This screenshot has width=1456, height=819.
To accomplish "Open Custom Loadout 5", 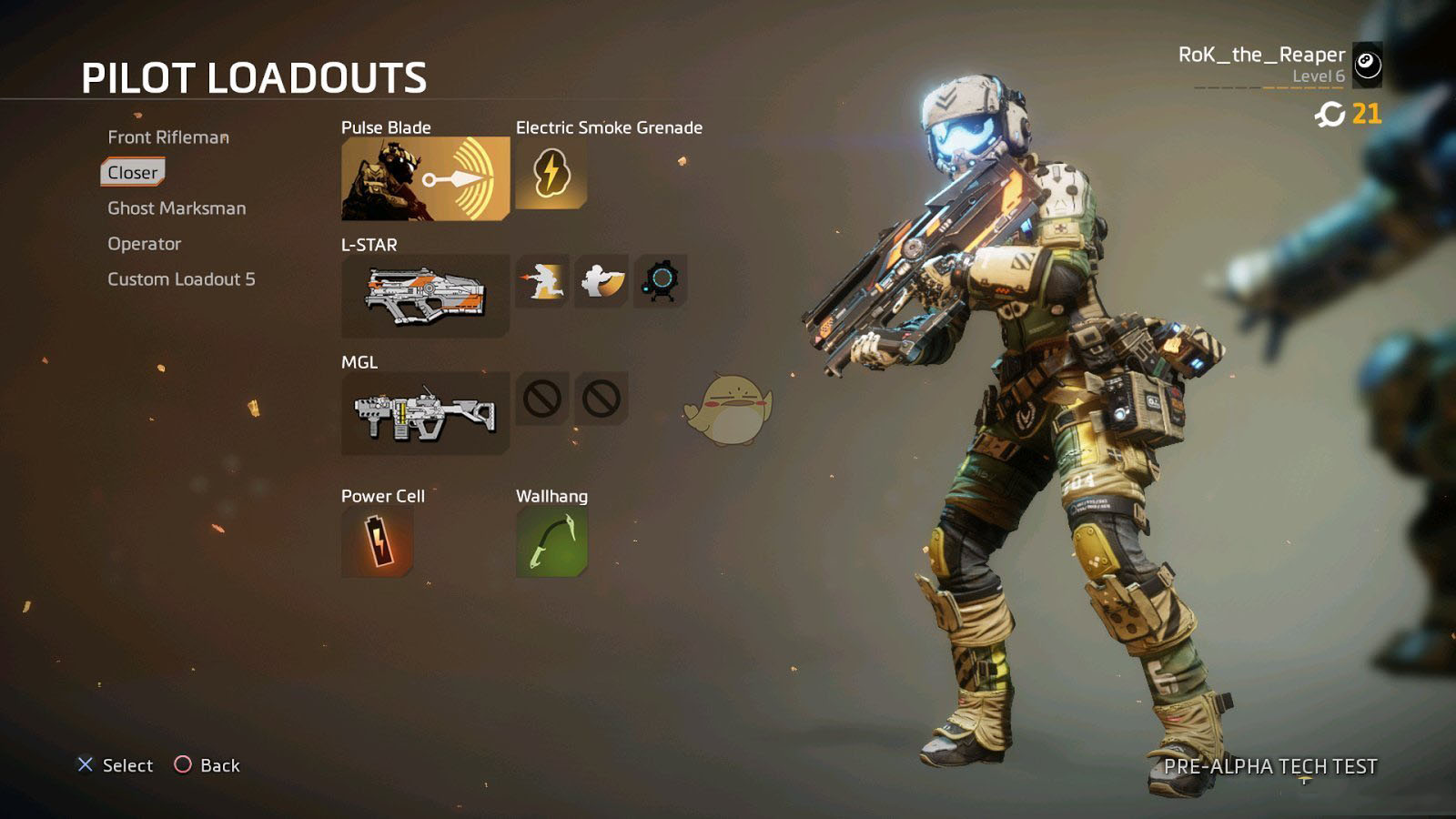I will (181, 279).
